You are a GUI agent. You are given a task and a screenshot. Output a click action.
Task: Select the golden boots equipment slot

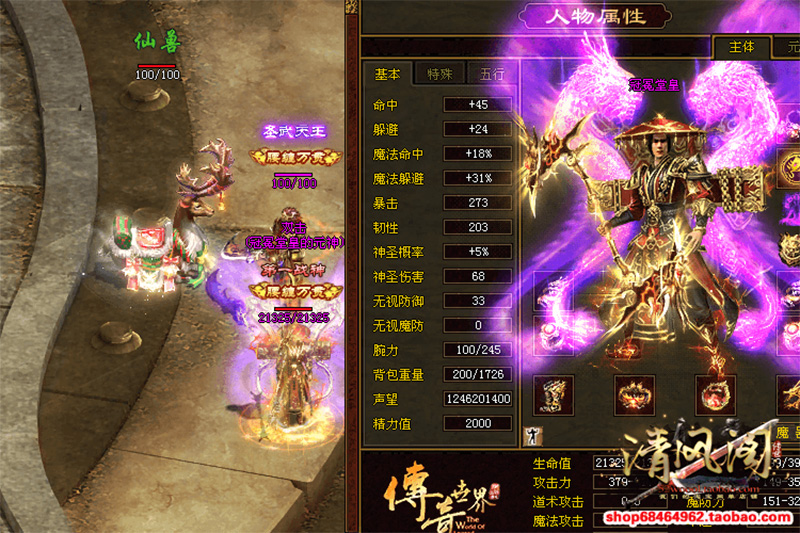coord(553,395)
